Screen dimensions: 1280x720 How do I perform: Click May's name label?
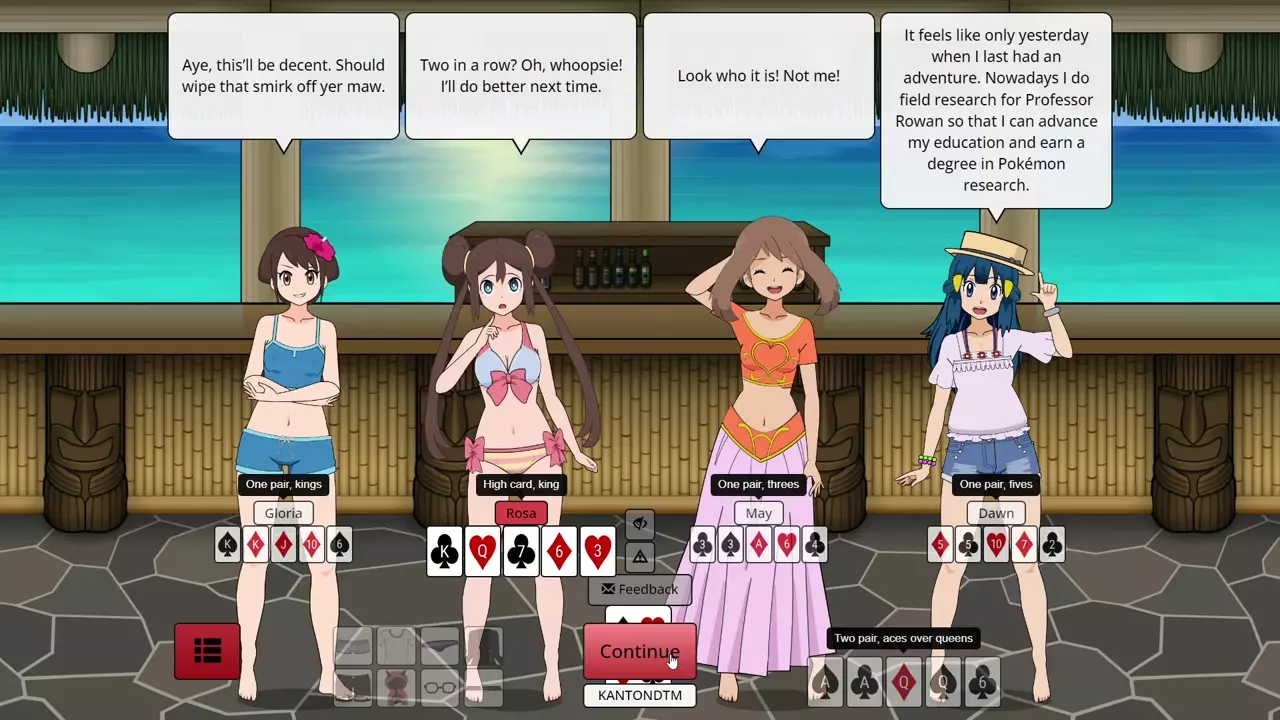click(758, 513)
